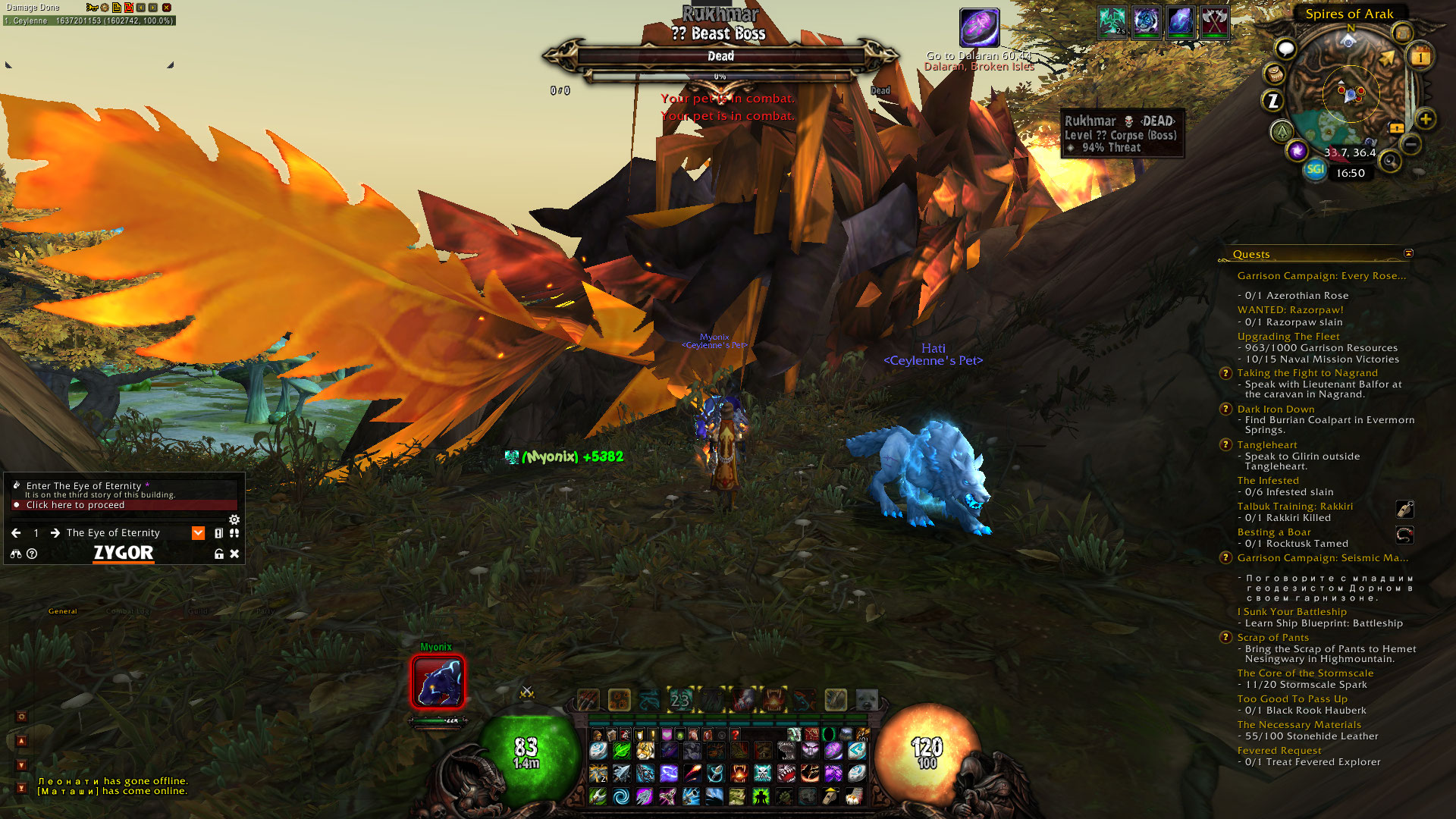This screenshot has width=1456, height=819.
Task: Click the Zygor Z minimap button
Action: point(1273,100)
